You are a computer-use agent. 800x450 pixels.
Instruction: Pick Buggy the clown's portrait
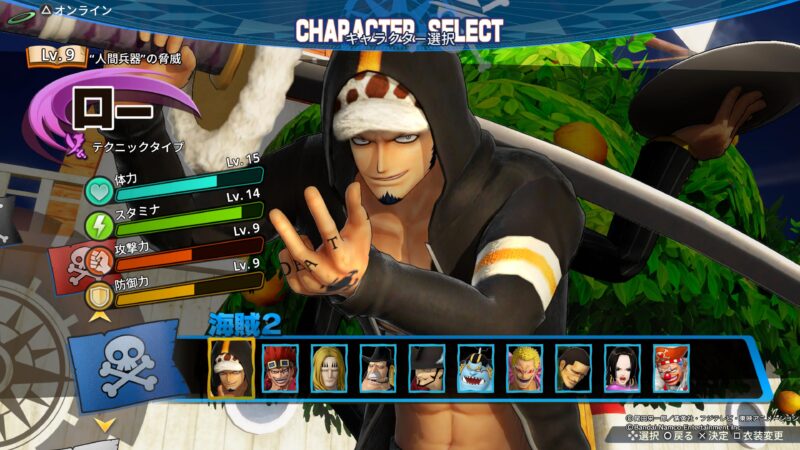coord(671,368)
